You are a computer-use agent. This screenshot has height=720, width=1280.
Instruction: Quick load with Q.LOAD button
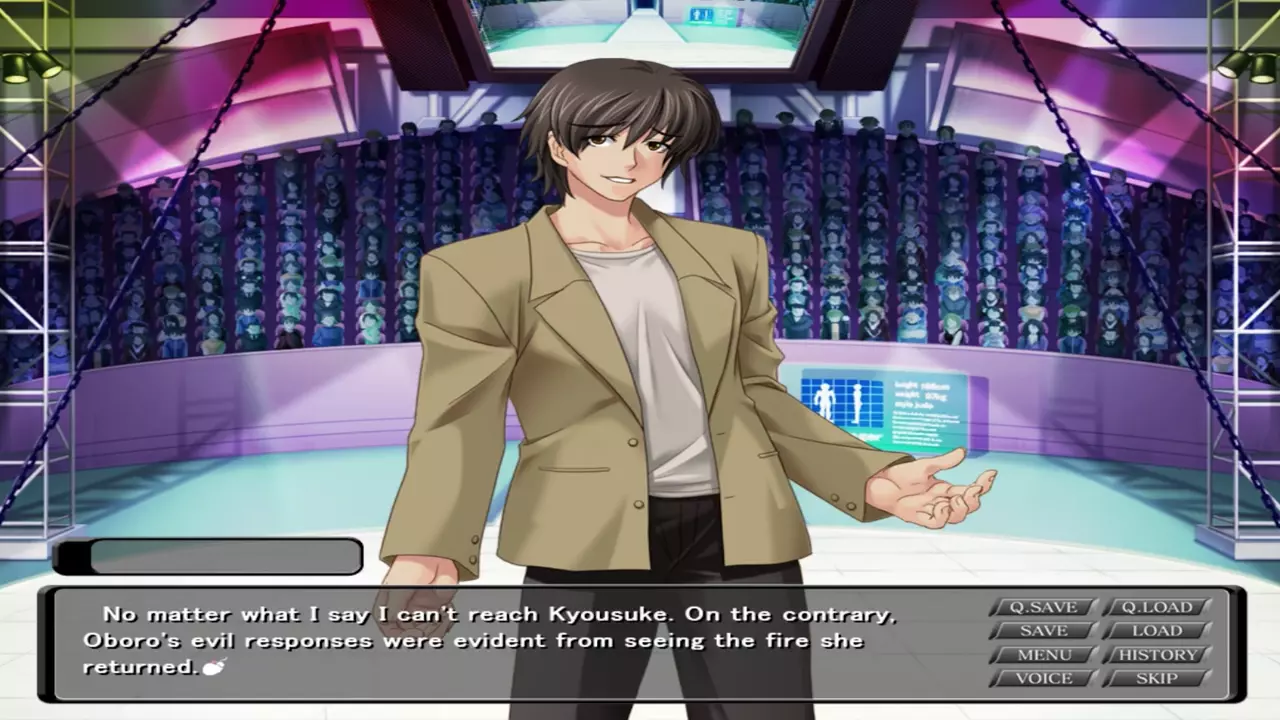(x=1156, y=607)
